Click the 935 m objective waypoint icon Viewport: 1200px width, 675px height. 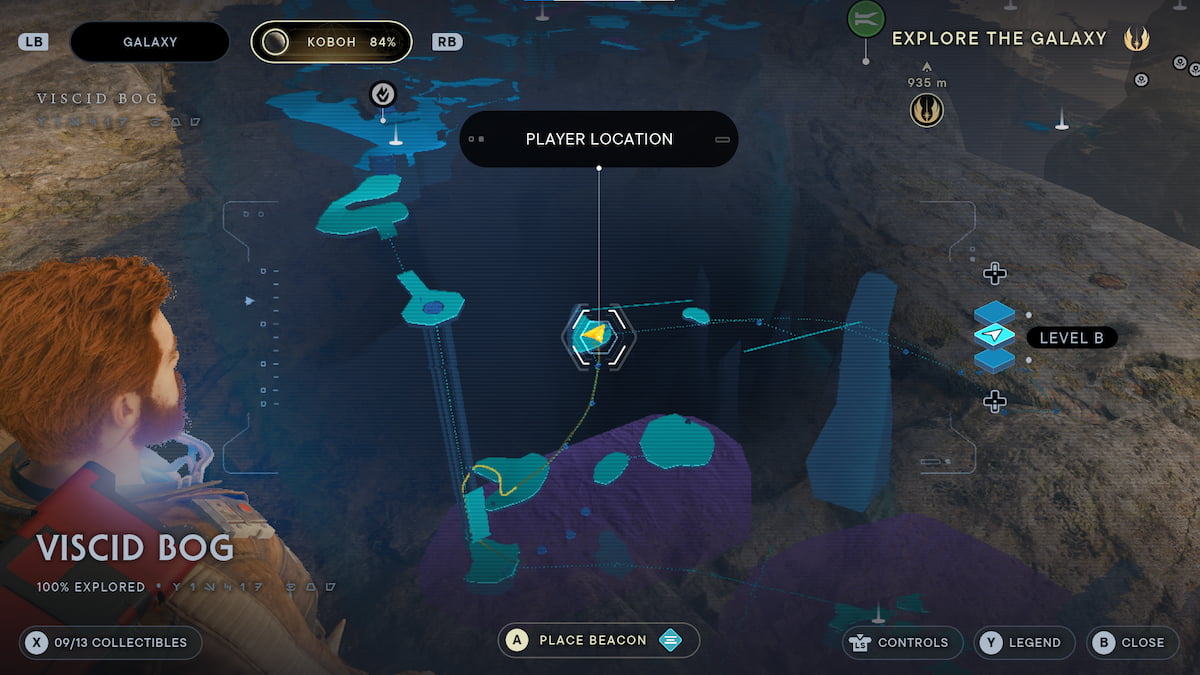[927, 110]
